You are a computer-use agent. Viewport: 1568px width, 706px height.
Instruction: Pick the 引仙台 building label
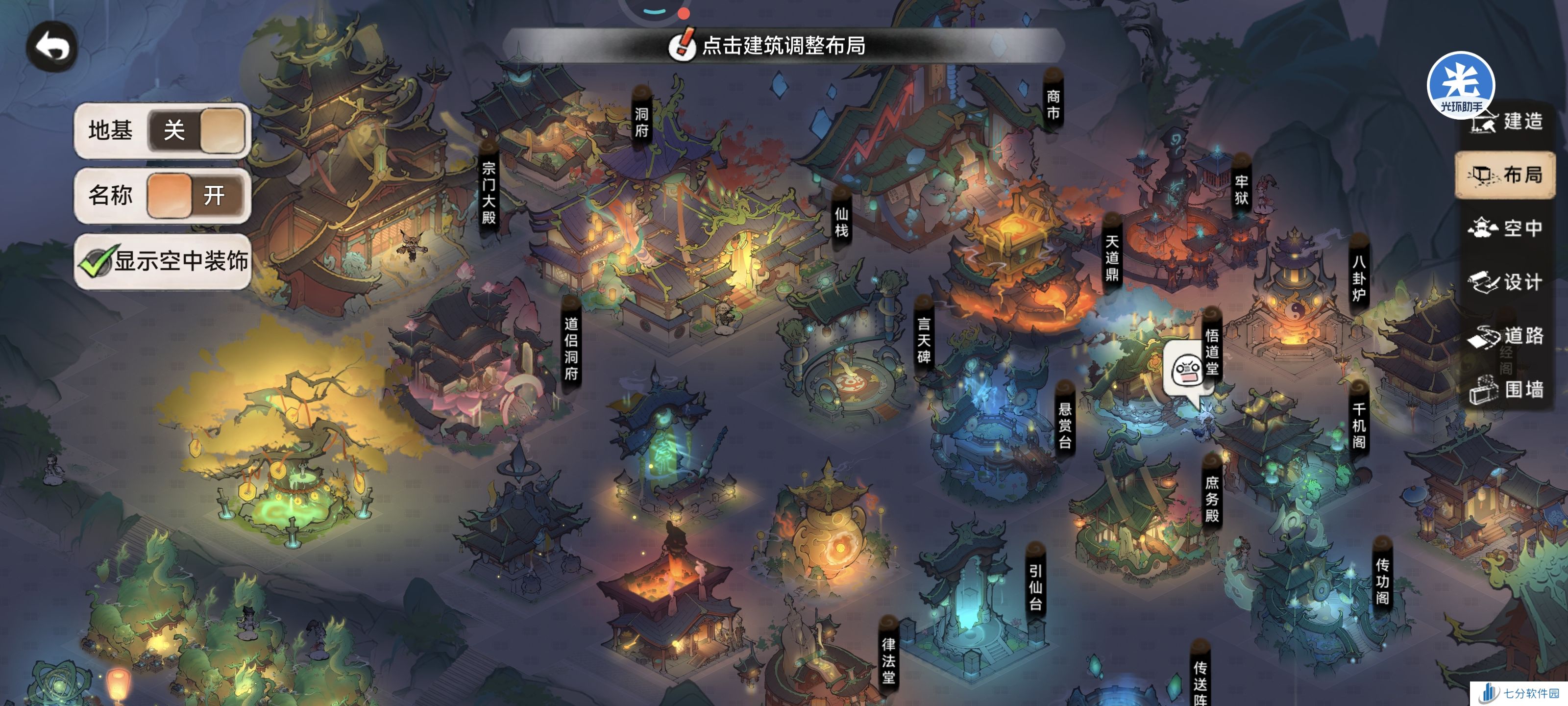tap(1035, 586)
